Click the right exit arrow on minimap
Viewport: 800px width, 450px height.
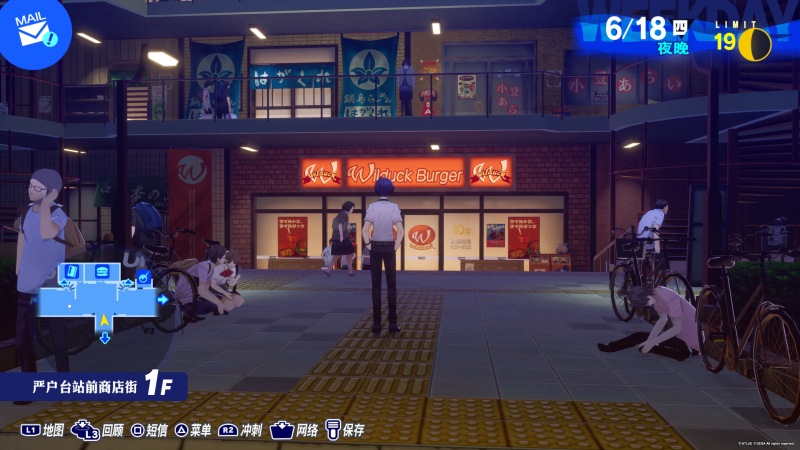pos(163,299)
